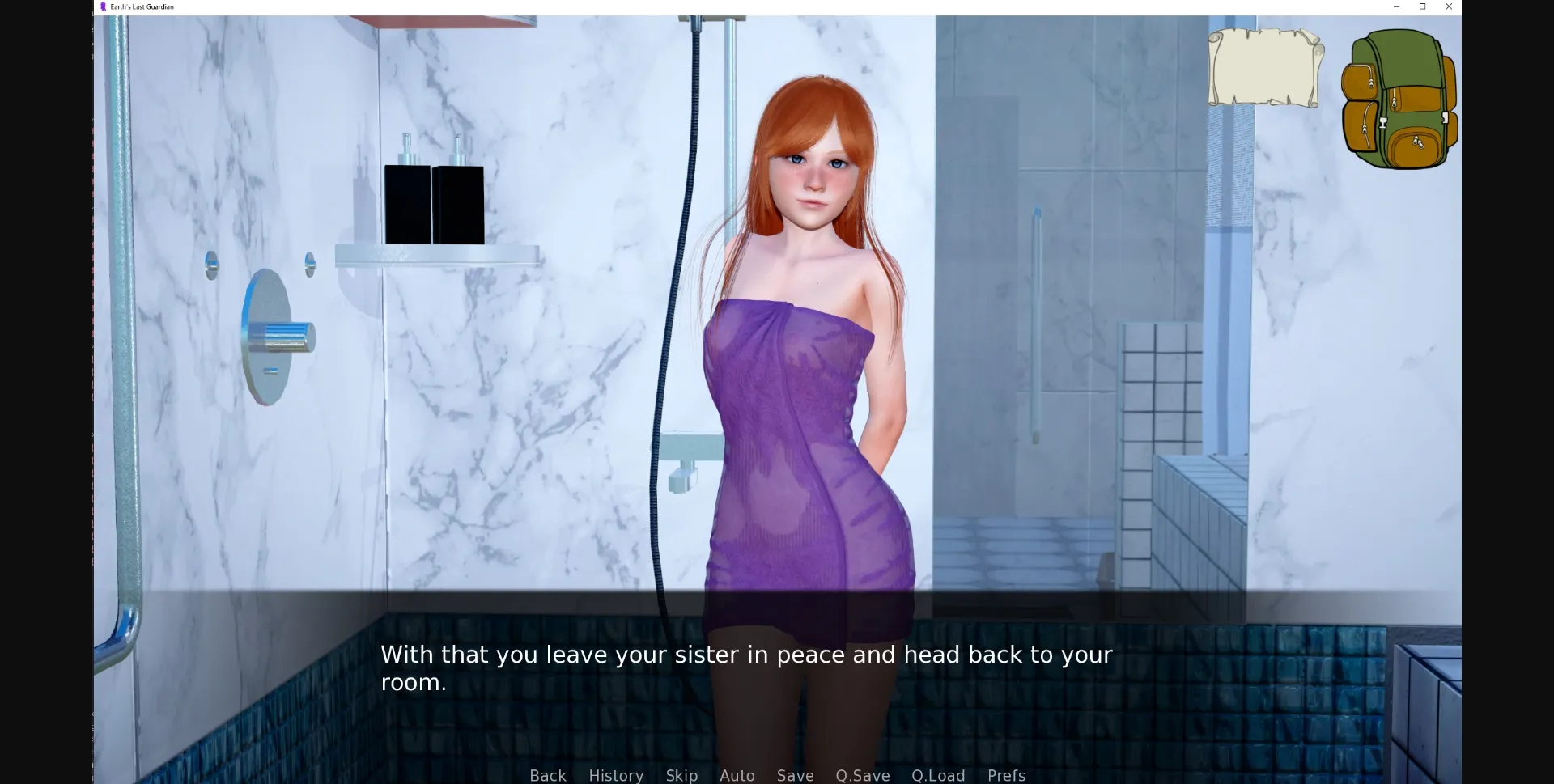Maximize the game window

click(x=1422, y=6)
